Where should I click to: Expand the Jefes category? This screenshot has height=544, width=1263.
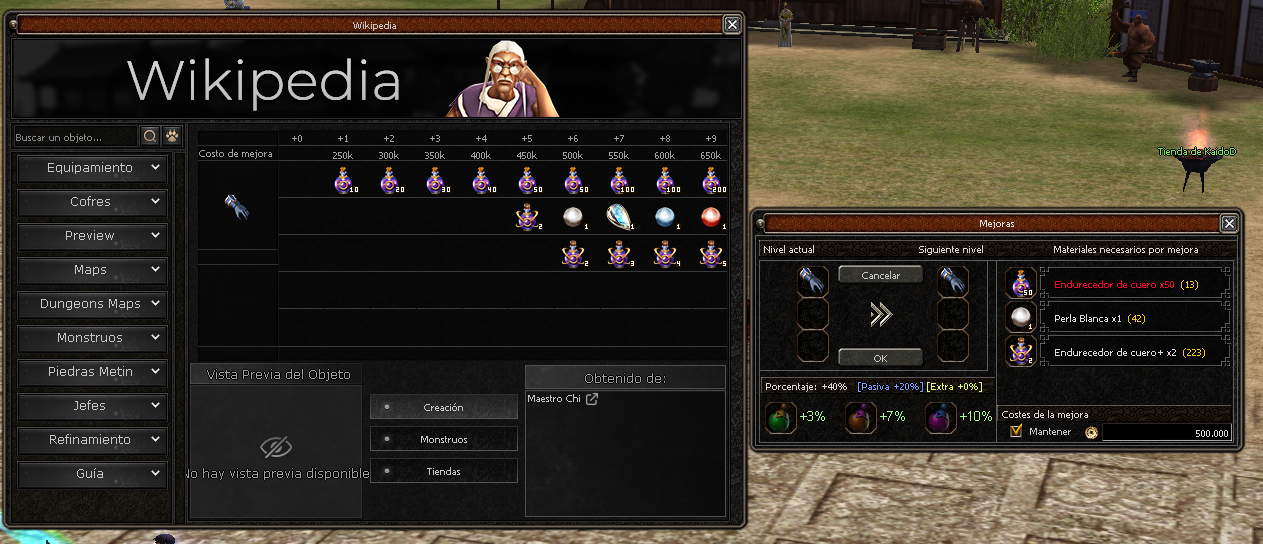tap(90, 406)
